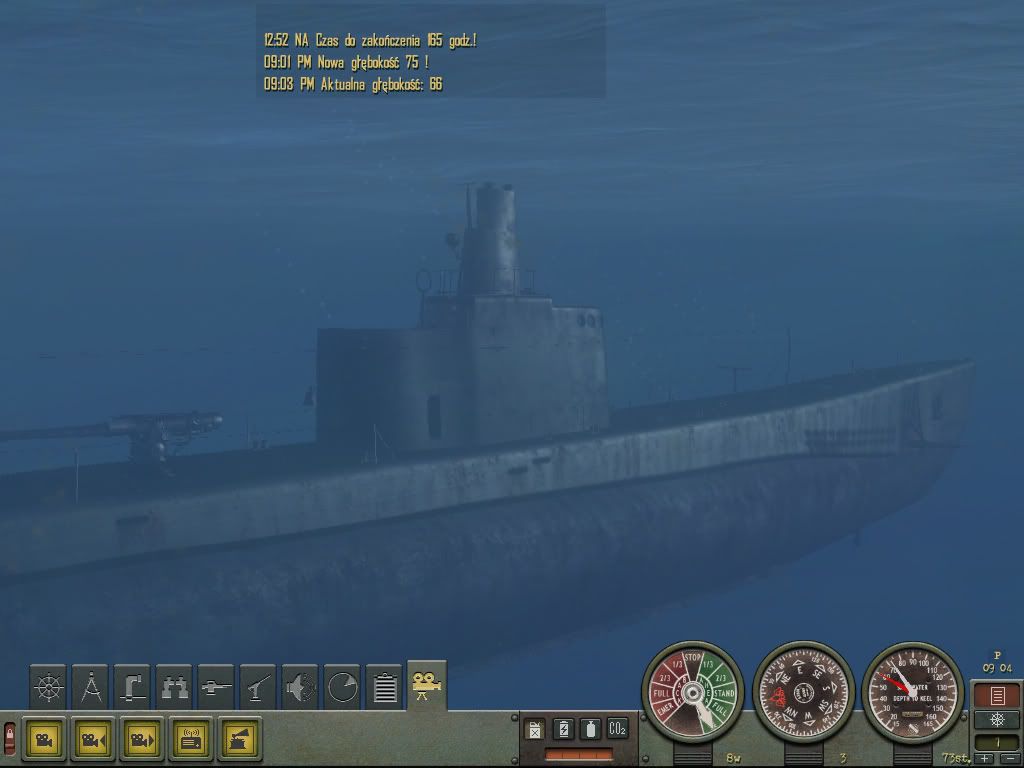Activate the free camera button
Viewport: 1024px width, 768px height.
click(x=44, y=739)
